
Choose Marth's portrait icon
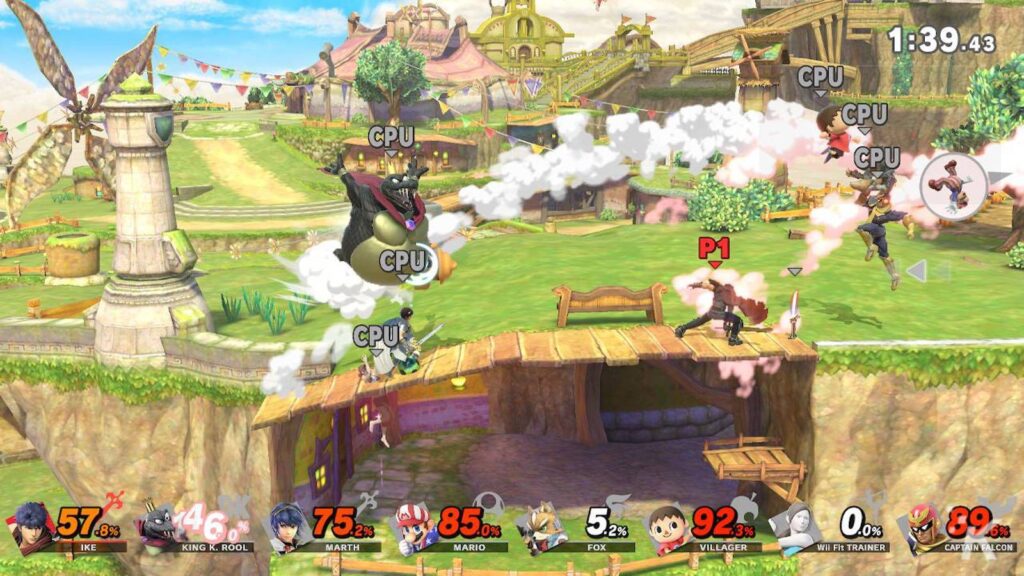287,526
